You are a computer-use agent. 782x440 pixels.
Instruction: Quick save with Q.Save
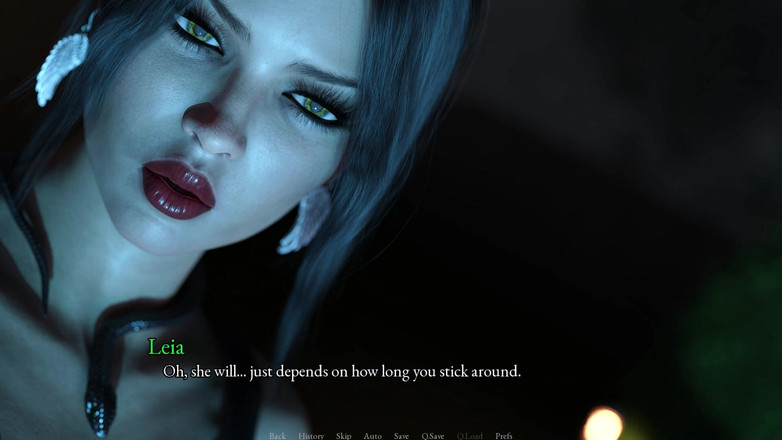(433, 435)
